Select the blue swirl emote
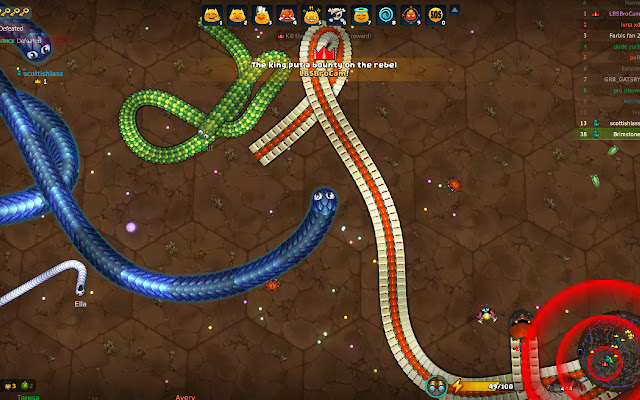Screen dimensions: 640x400 (x=386, y=15)
